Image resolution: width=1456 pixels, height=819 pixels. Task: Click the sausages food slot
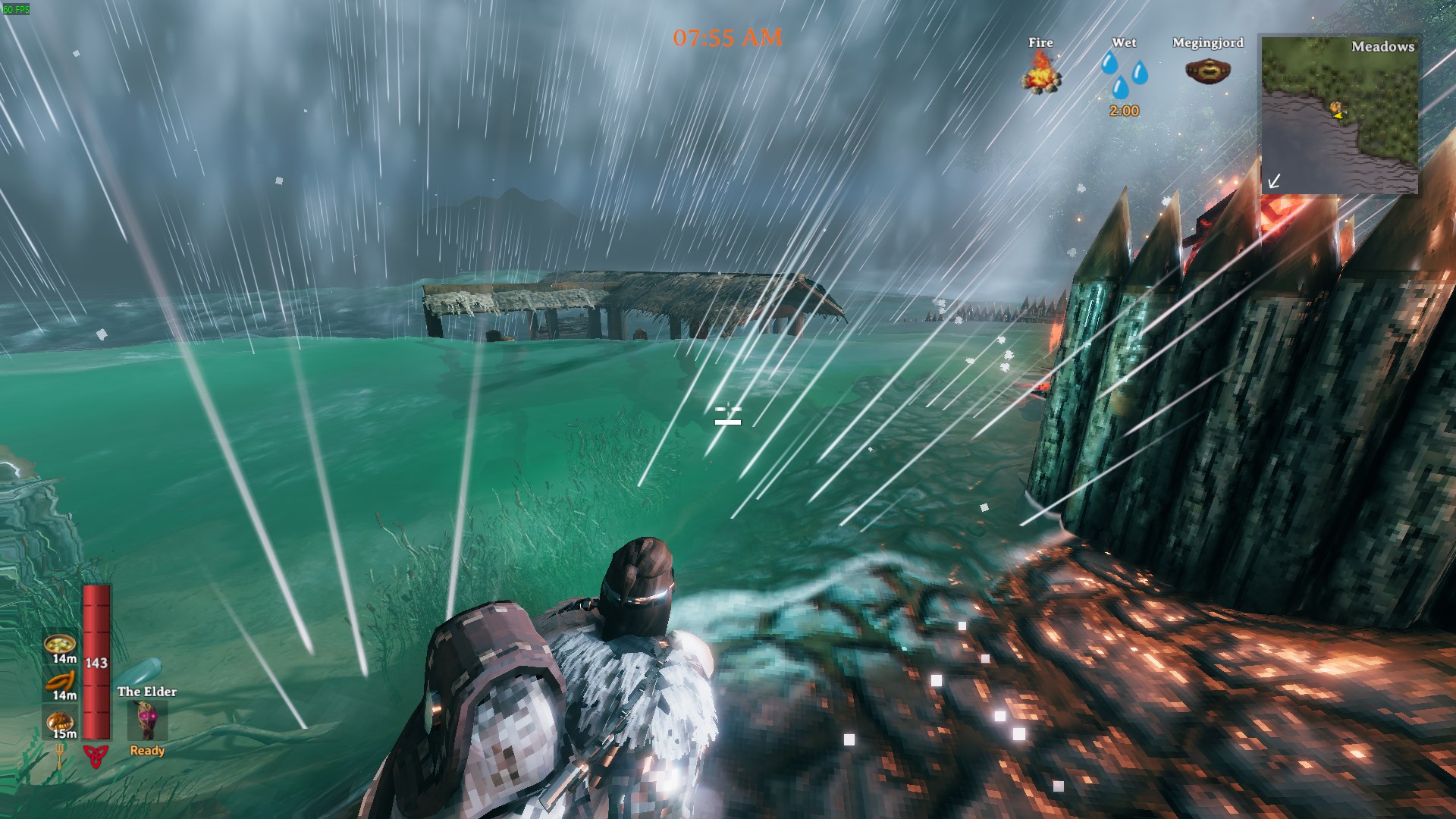(60, 682)
